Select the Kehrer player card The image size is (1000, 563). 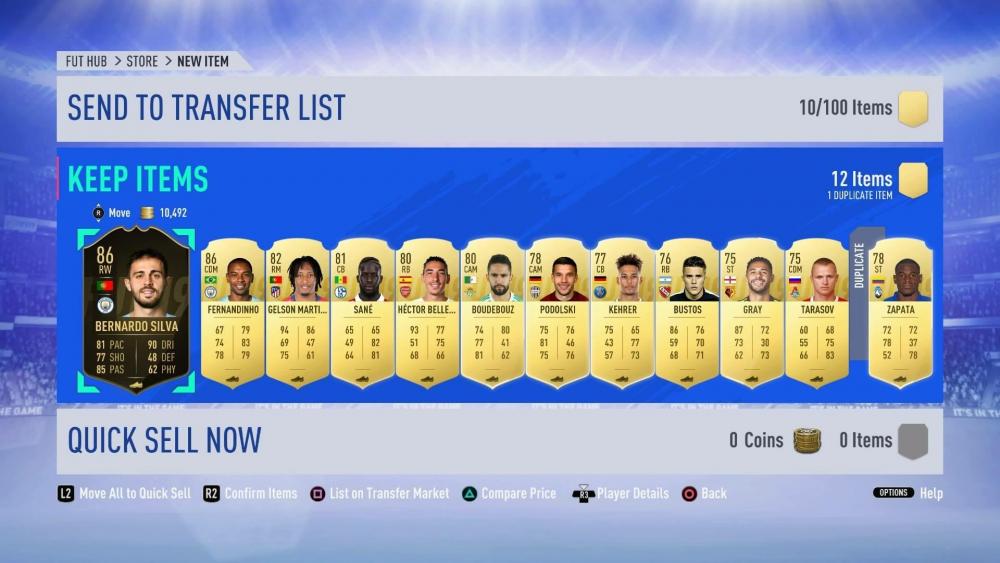622,312
